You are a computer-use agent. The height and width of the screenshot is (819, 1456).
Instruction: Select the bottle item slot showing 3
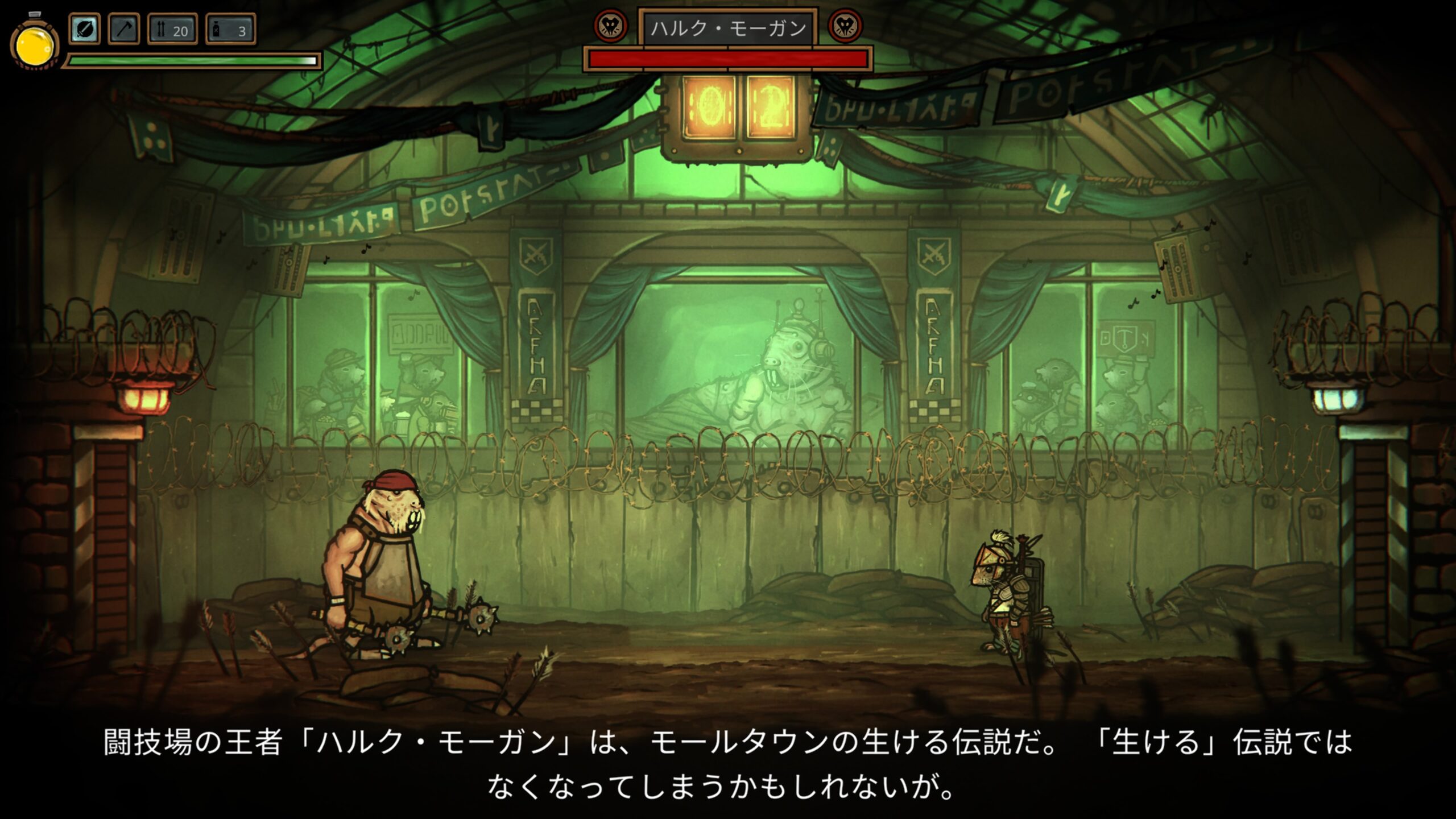pos(230,30)
